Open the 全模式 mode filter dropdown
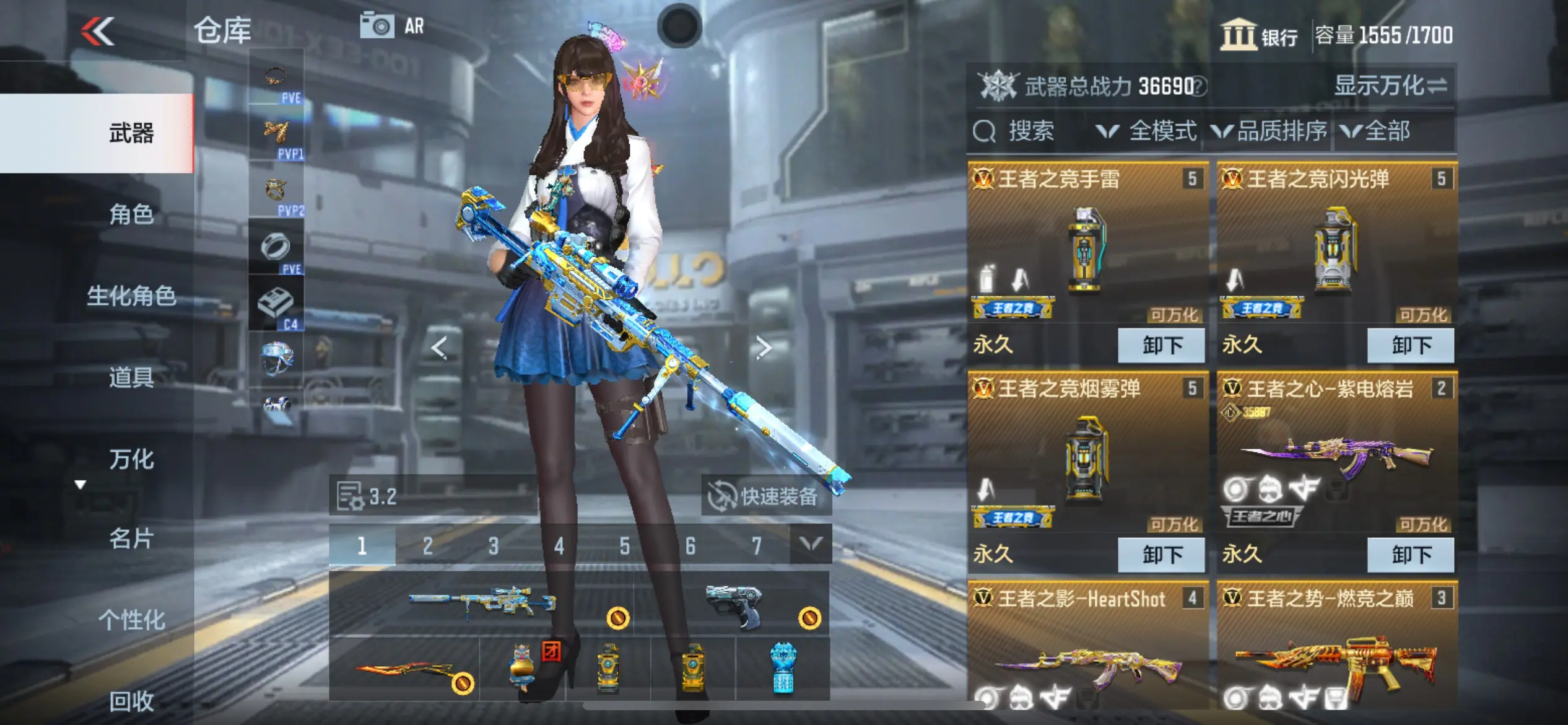Image resolution: width=1568 pixels, height=725 pixels. pos(1148,131)
